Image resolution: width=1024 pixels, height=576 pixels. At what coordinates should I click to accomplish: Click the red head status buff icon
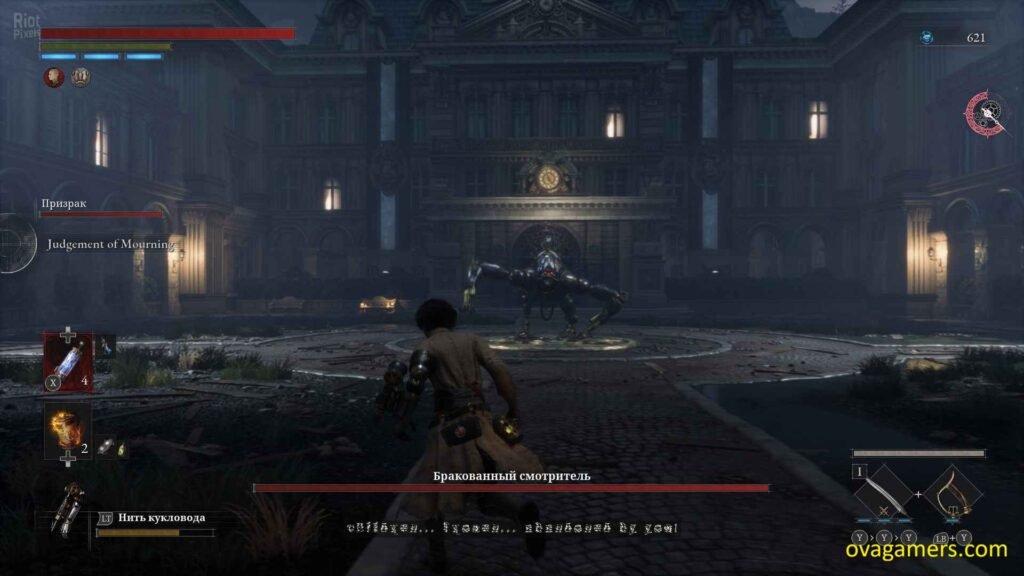point(53,77)
